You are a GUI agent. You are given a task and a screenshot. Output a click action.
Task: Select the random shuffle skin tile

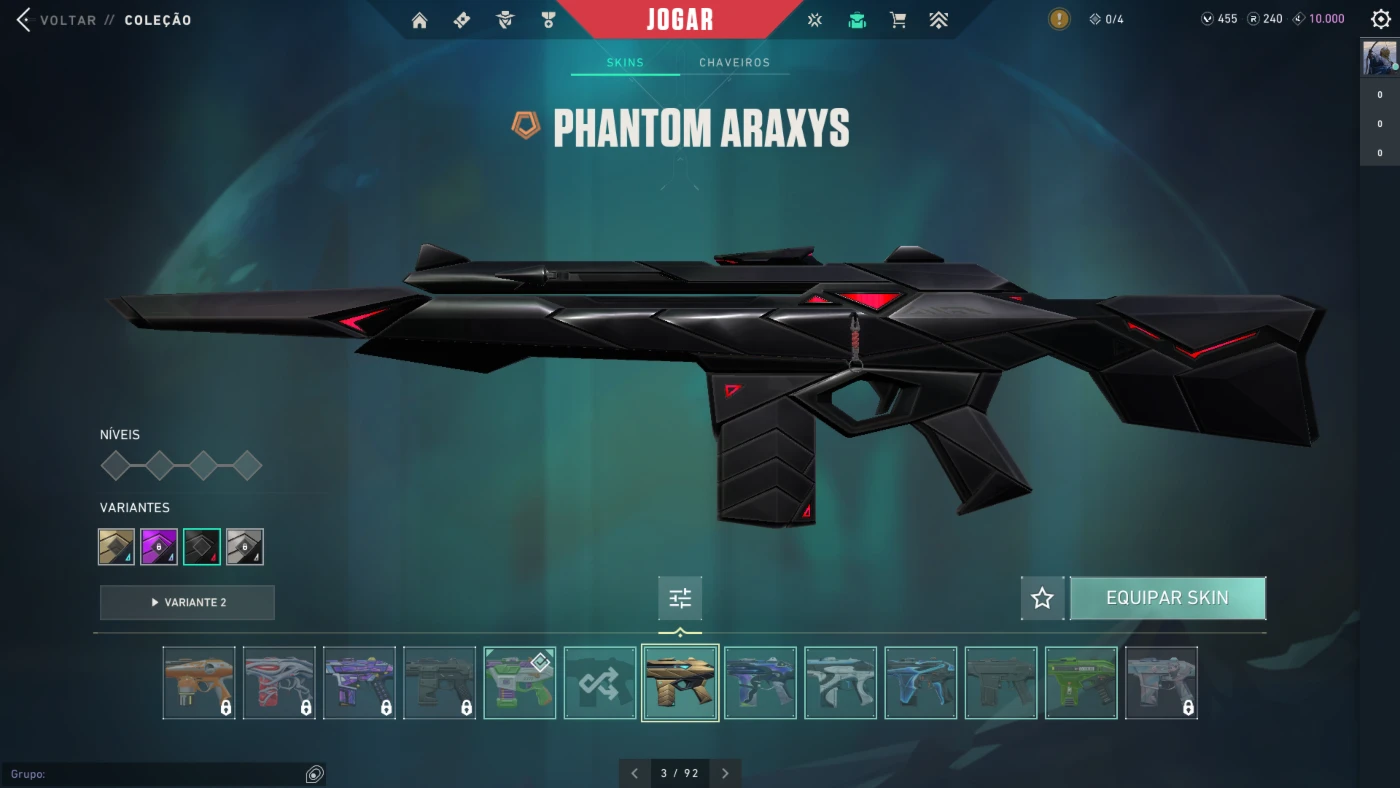point(600,683)
